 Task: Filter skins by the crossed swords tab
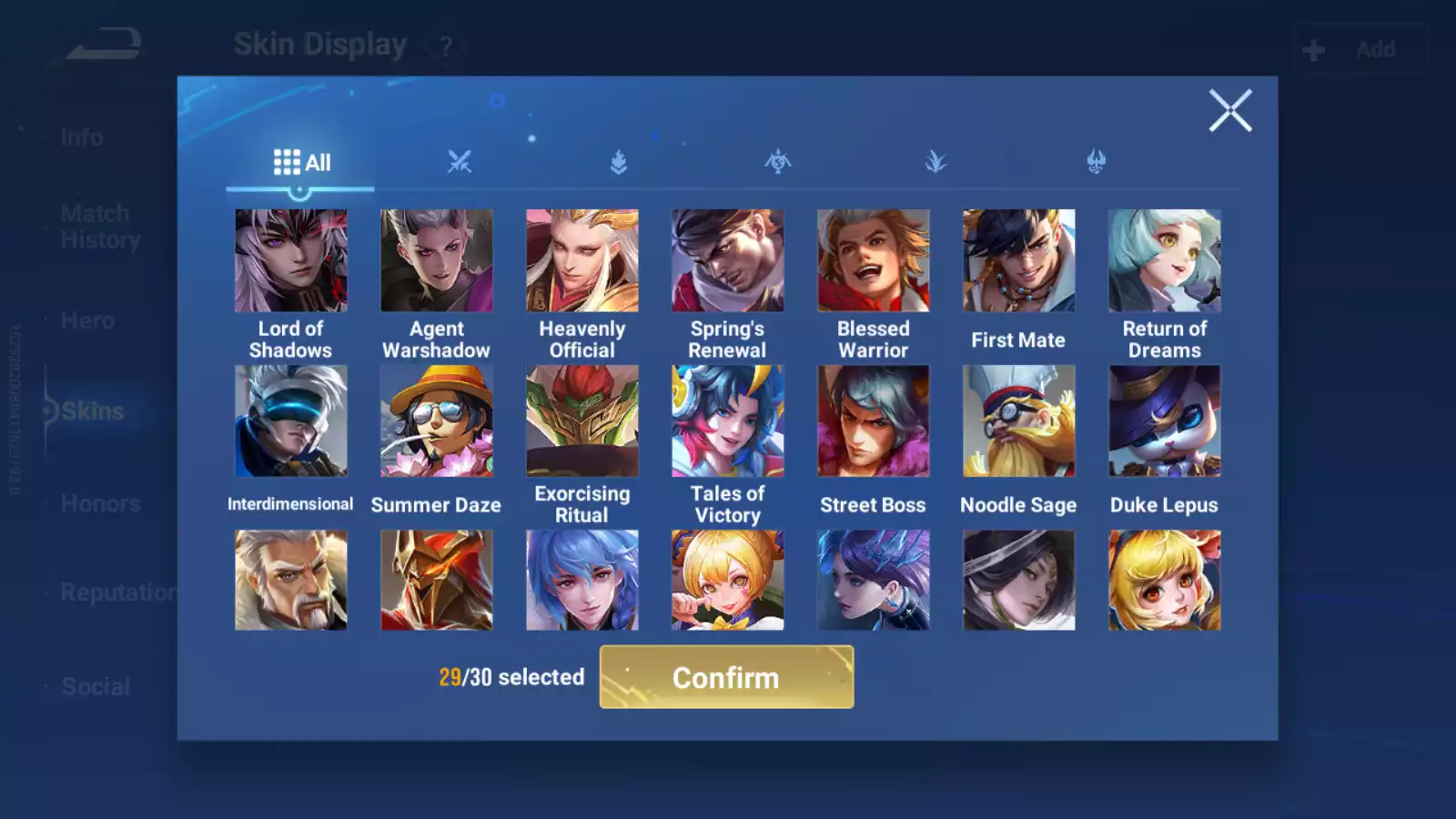tap(460, 163)
